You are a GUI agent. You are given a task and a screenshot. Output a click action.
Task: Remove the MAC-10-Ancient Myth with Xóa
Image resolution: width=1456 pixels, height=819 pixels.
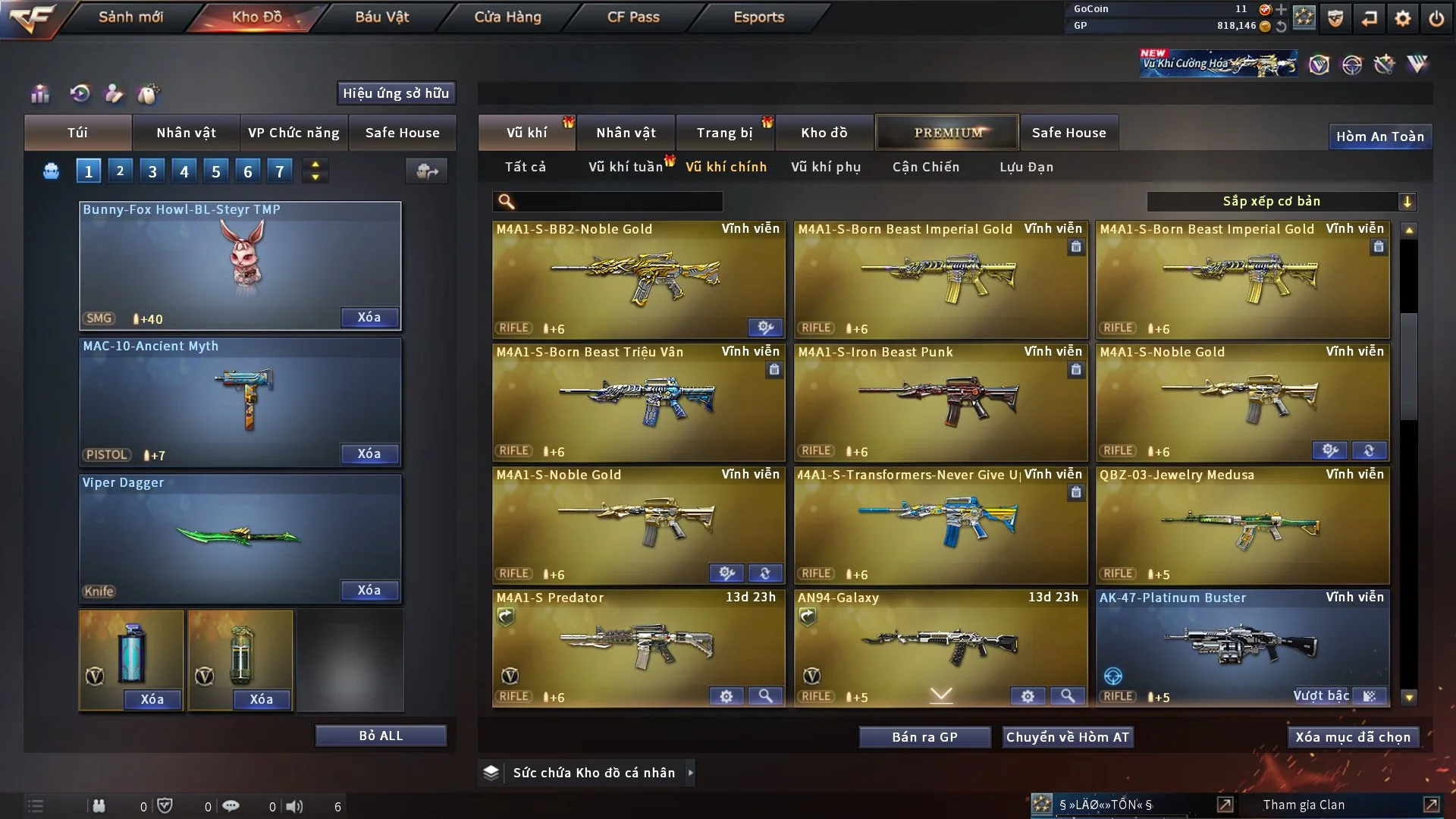pyautogui.click(x=369, y=453)
